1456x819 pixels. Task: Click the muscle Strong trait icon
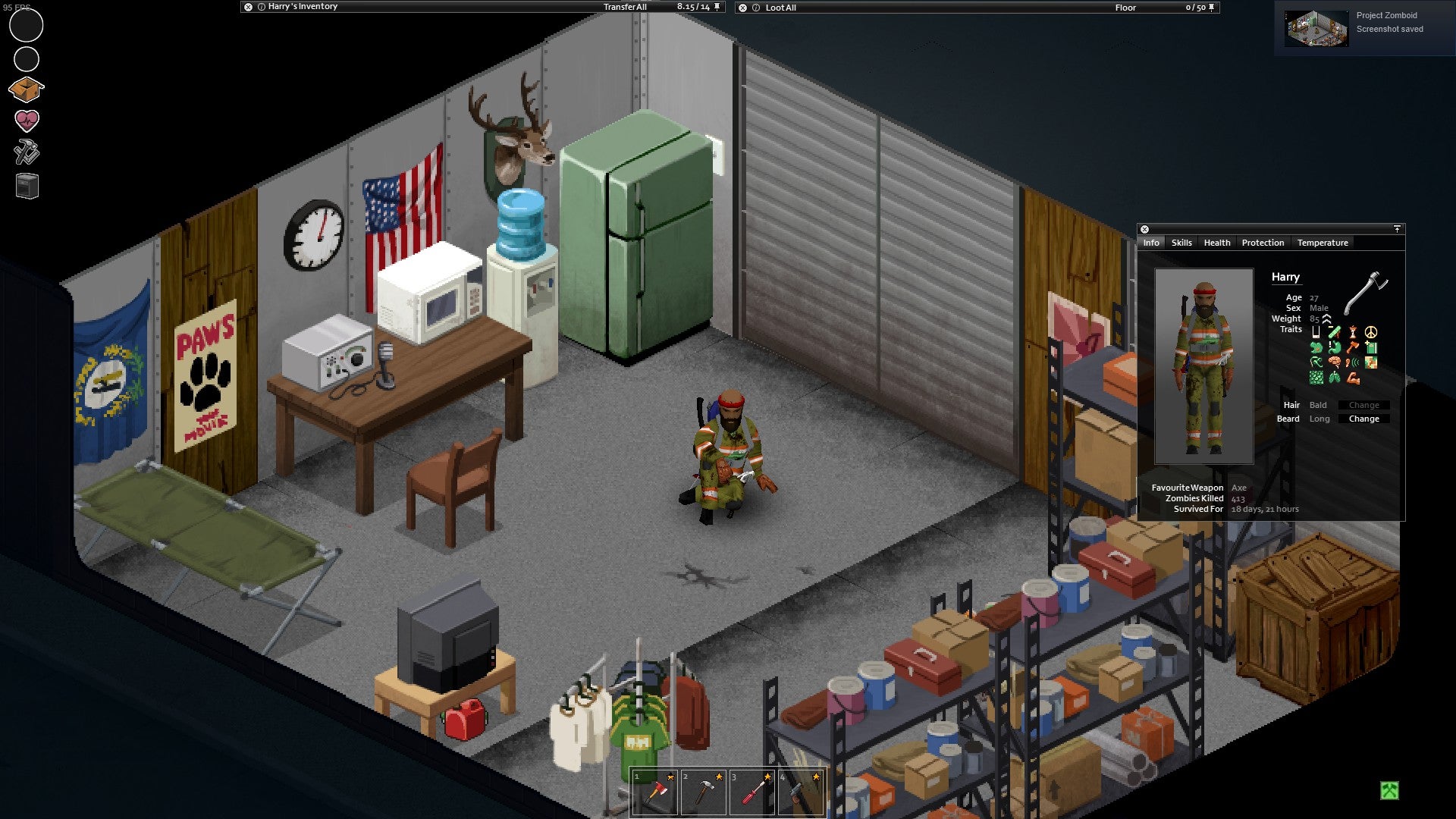[x=1354, y=377]
